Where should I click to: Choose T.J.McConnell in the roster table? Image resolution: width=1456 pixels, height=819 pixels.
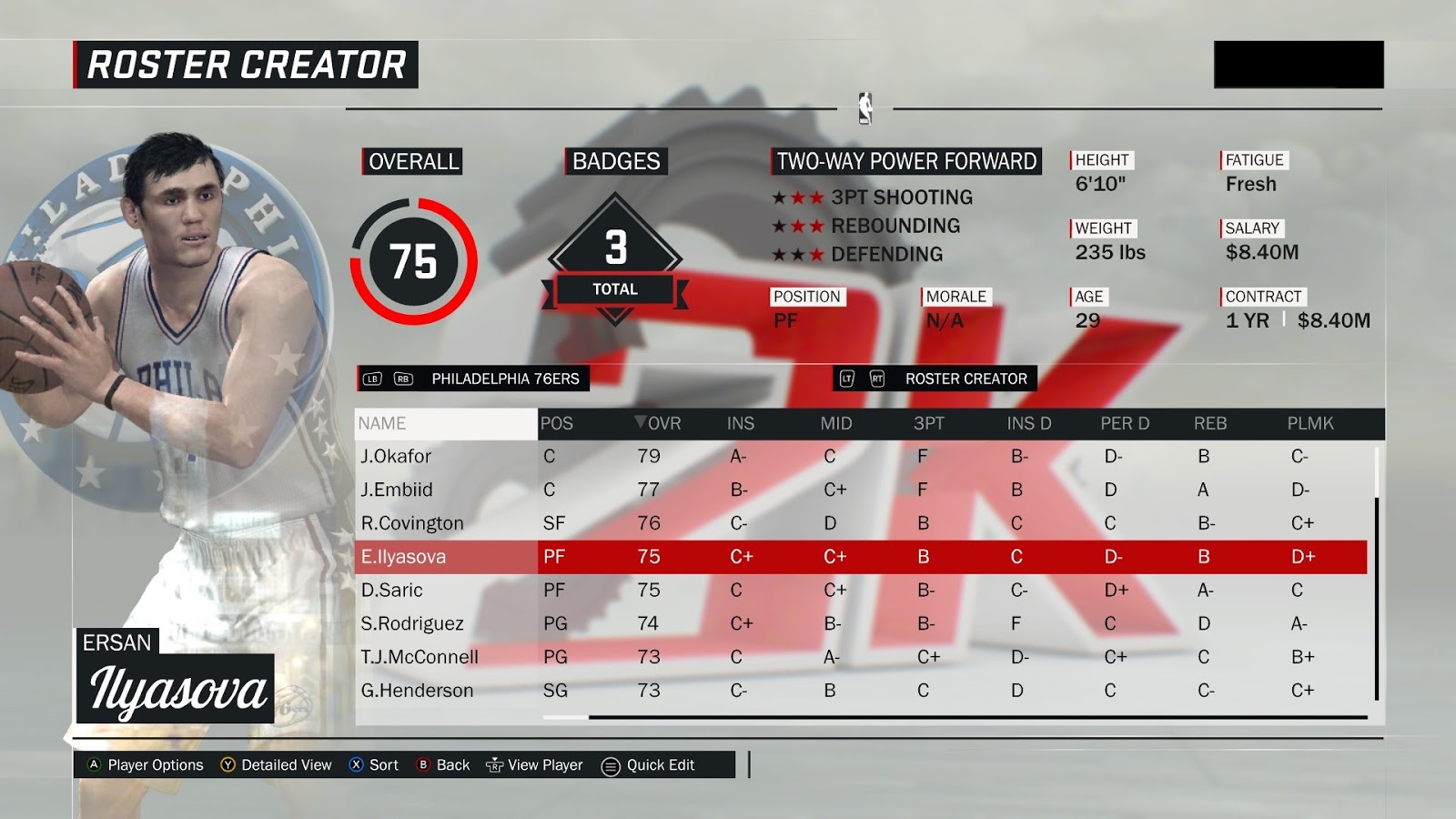pos(420,657)
